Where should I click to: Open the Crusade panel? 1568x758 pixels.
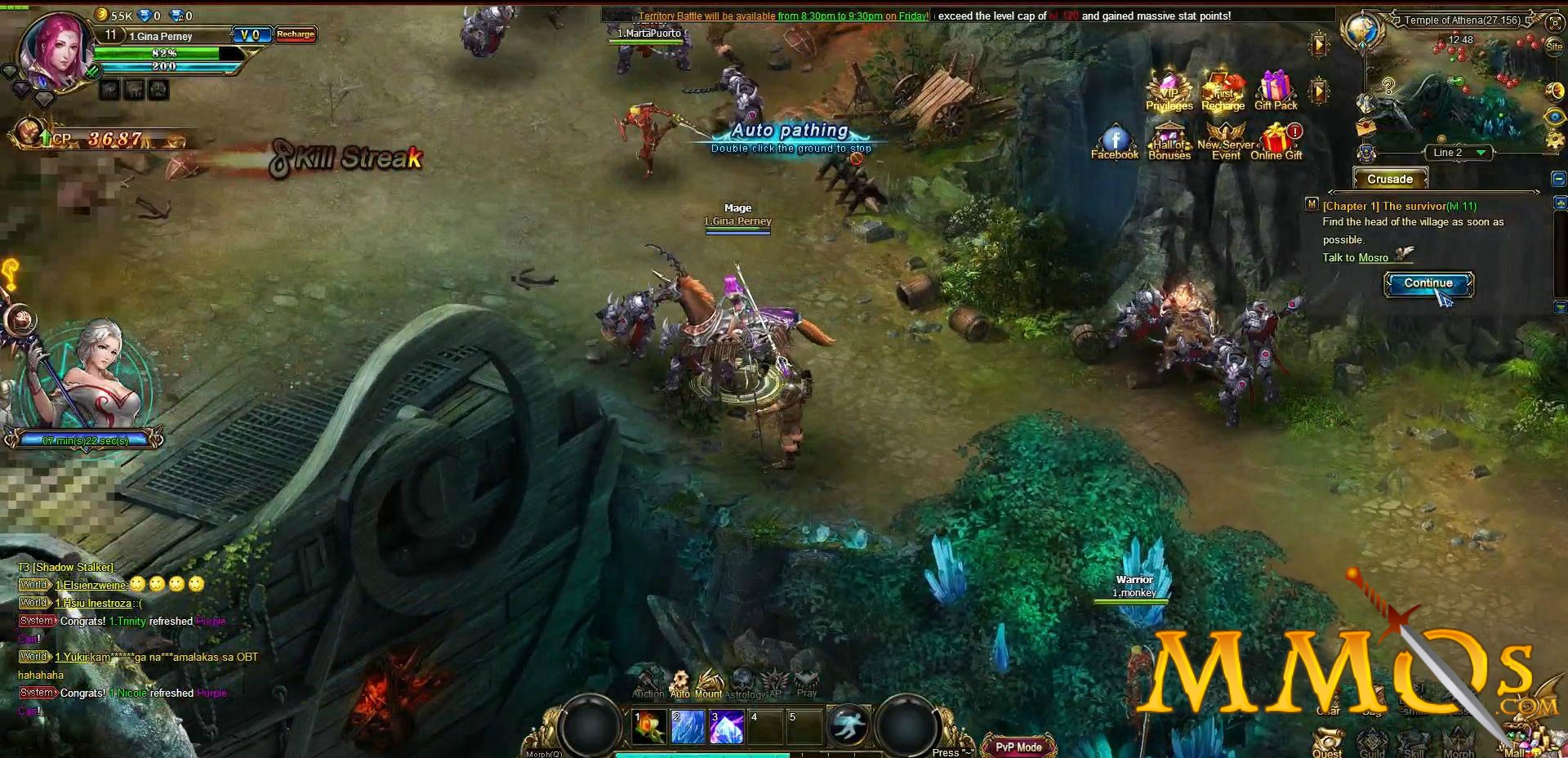[1389, 179]
